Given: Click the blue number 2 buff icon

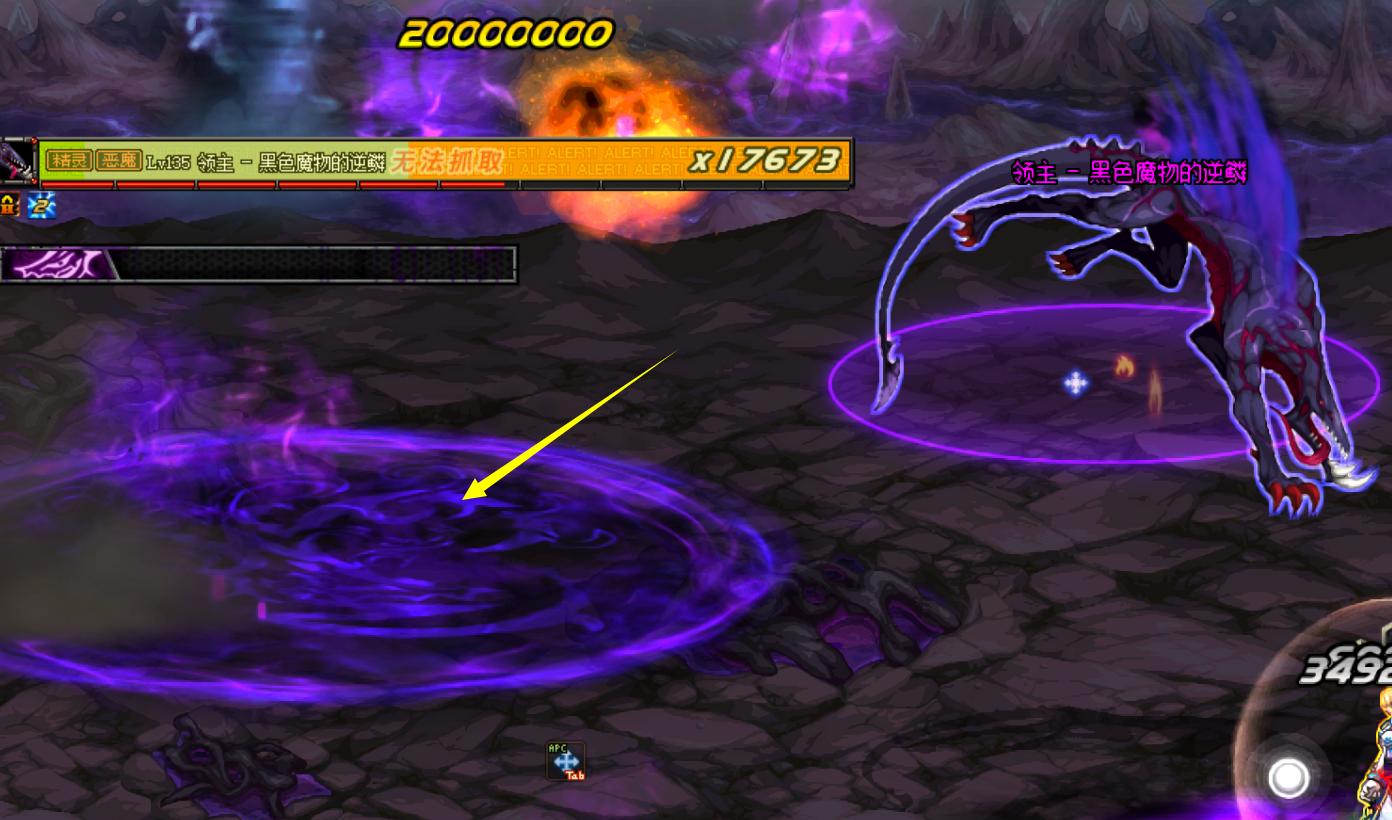Looking at the screenshot, I should (x=42, y=206).
